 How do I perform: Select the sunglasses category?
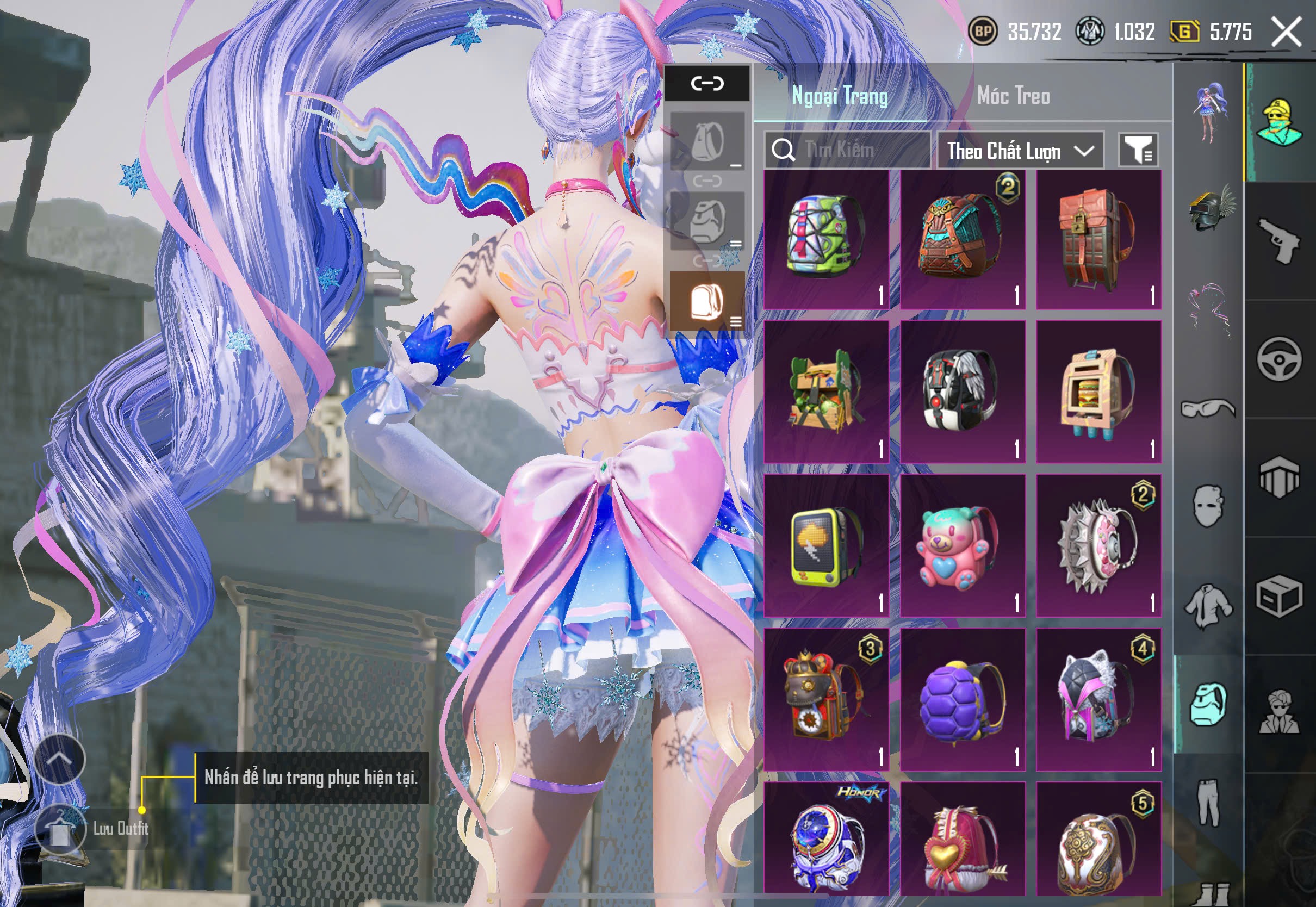(1208, 408)
